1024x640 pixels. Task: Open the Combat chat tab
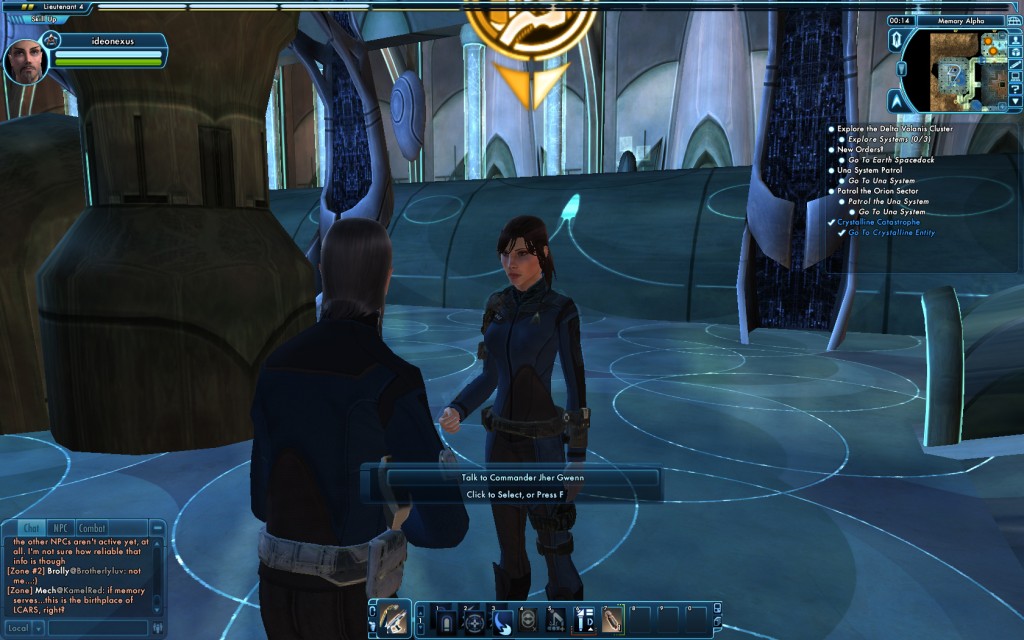(92, 528)
